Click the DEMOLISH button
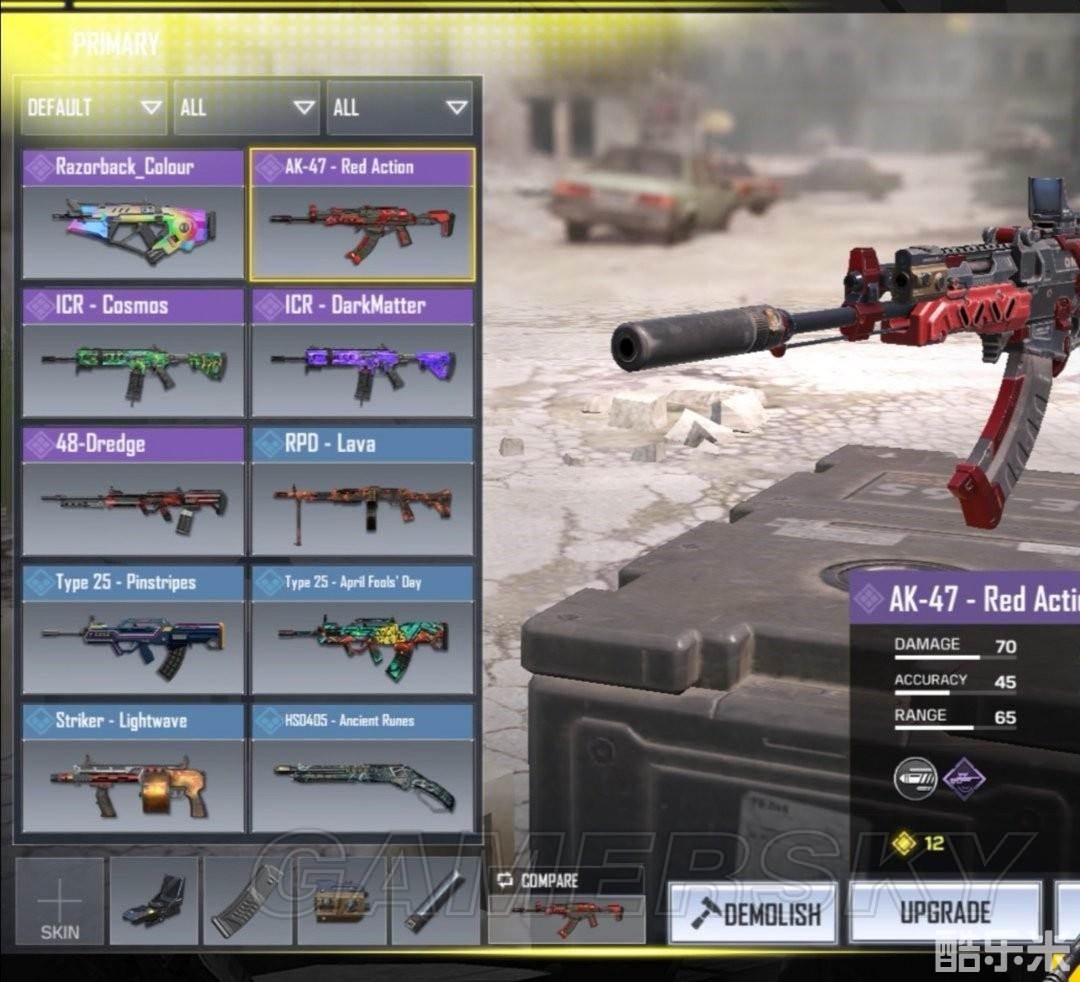The image size is (1080, 982). pyautogui.click(x=752, y=913)
